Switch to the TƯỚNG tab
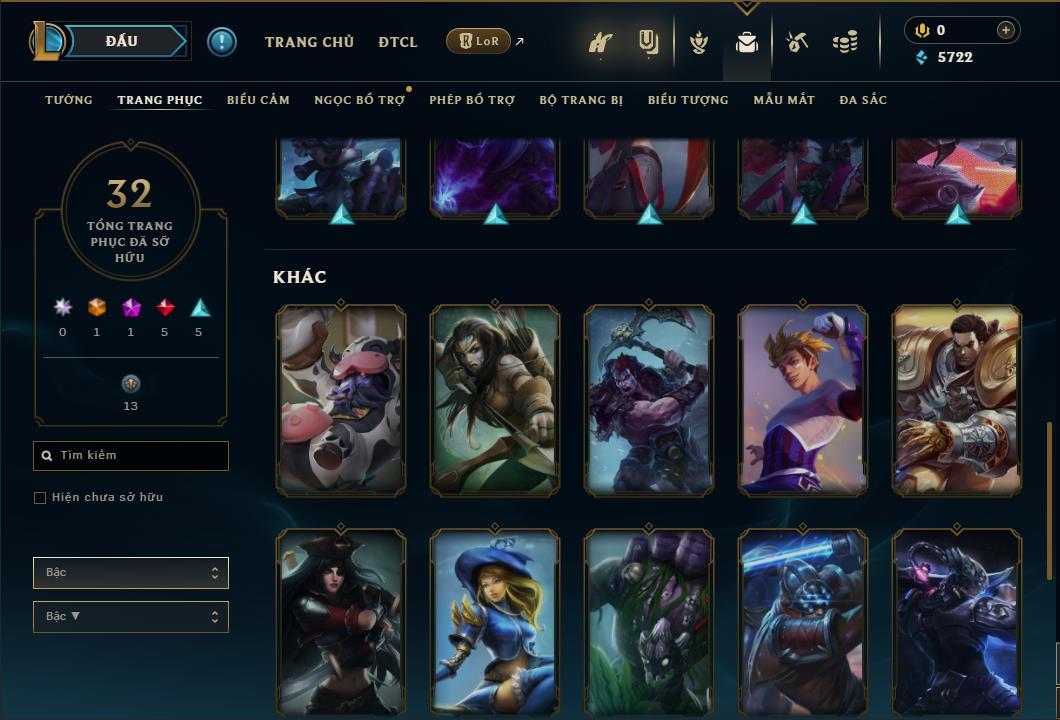Viewport: 1060px width, 720px height. [x=69, y=100]
